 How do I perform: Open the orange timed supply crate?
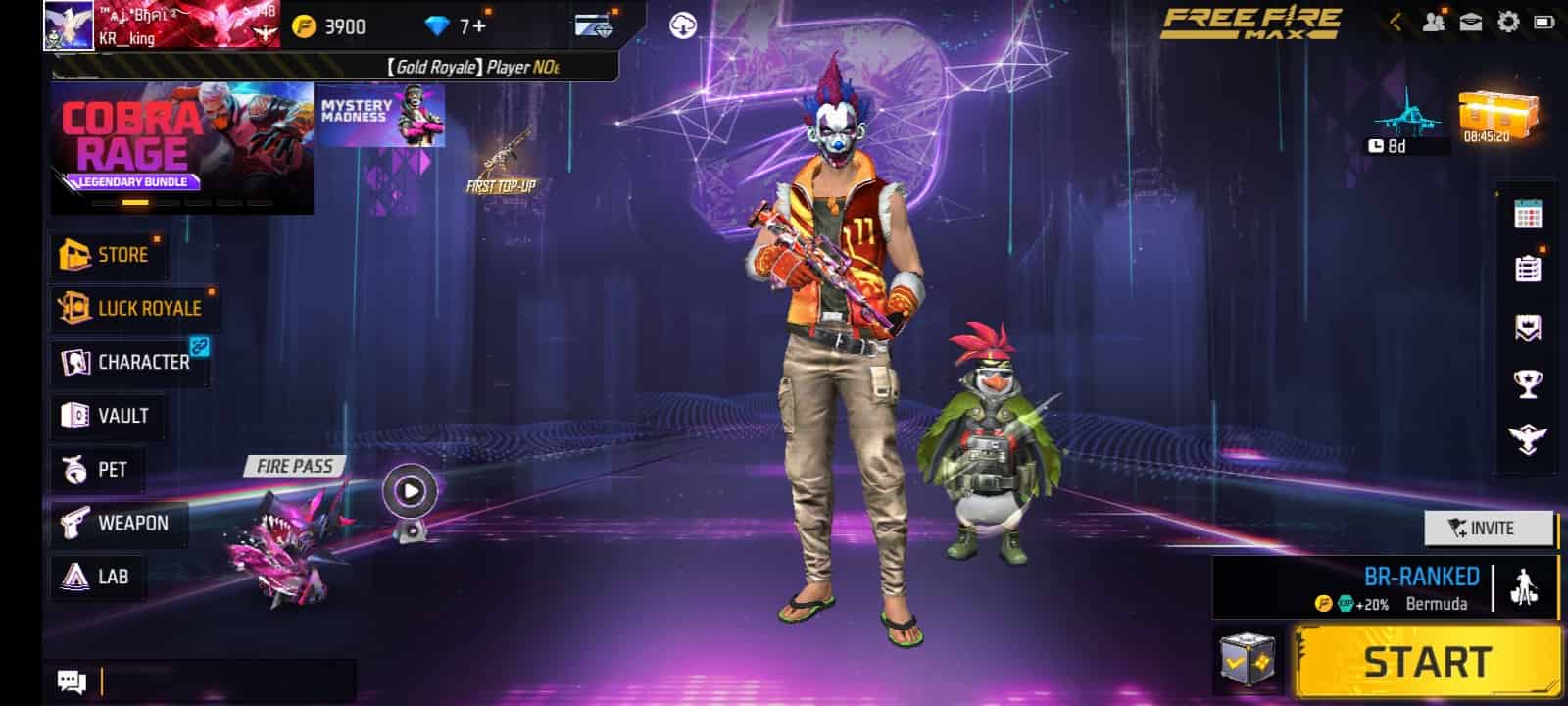click(1497, 118)
